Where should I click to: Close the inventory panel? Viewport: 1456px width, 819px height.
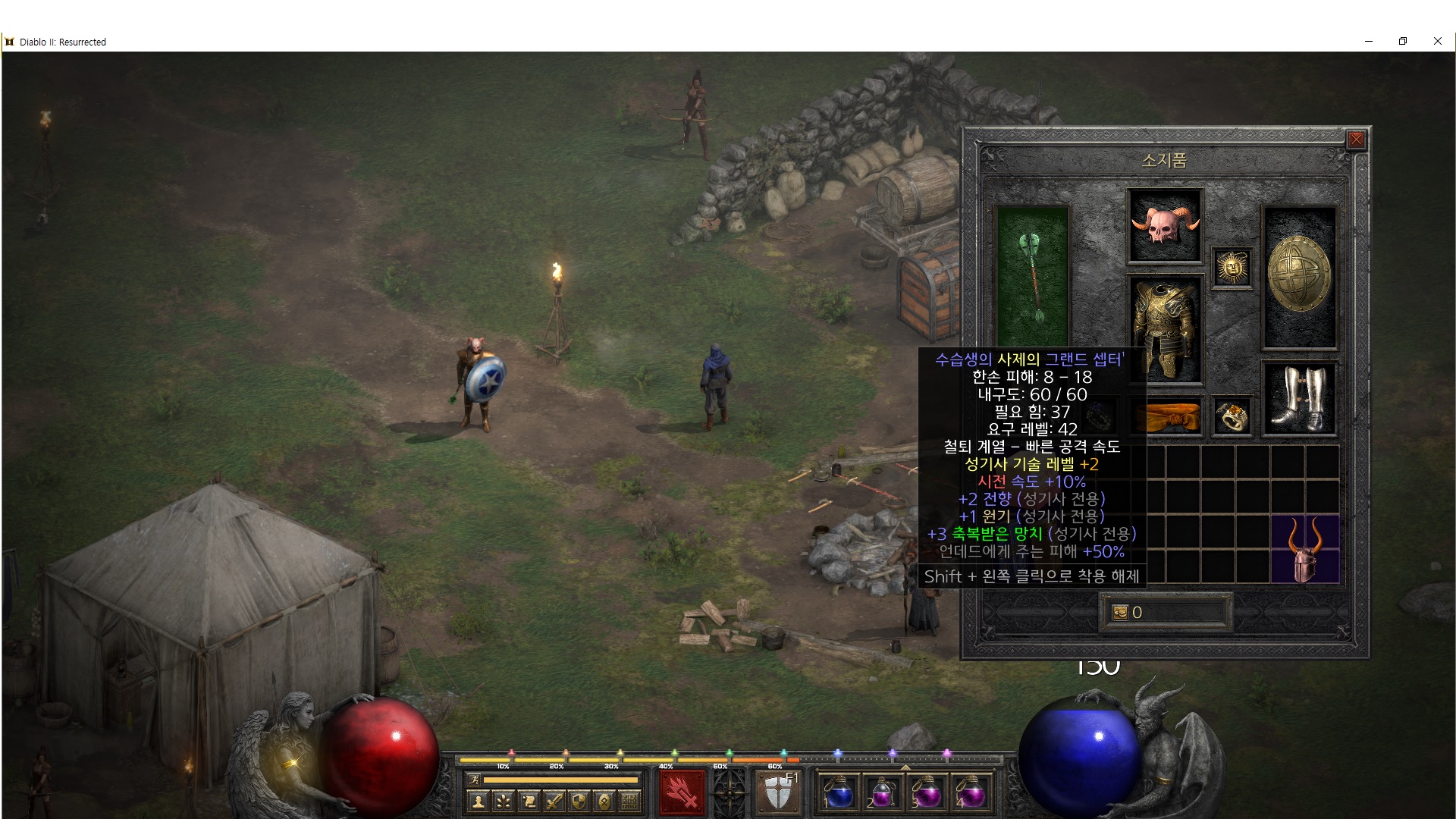[1356, 140]
